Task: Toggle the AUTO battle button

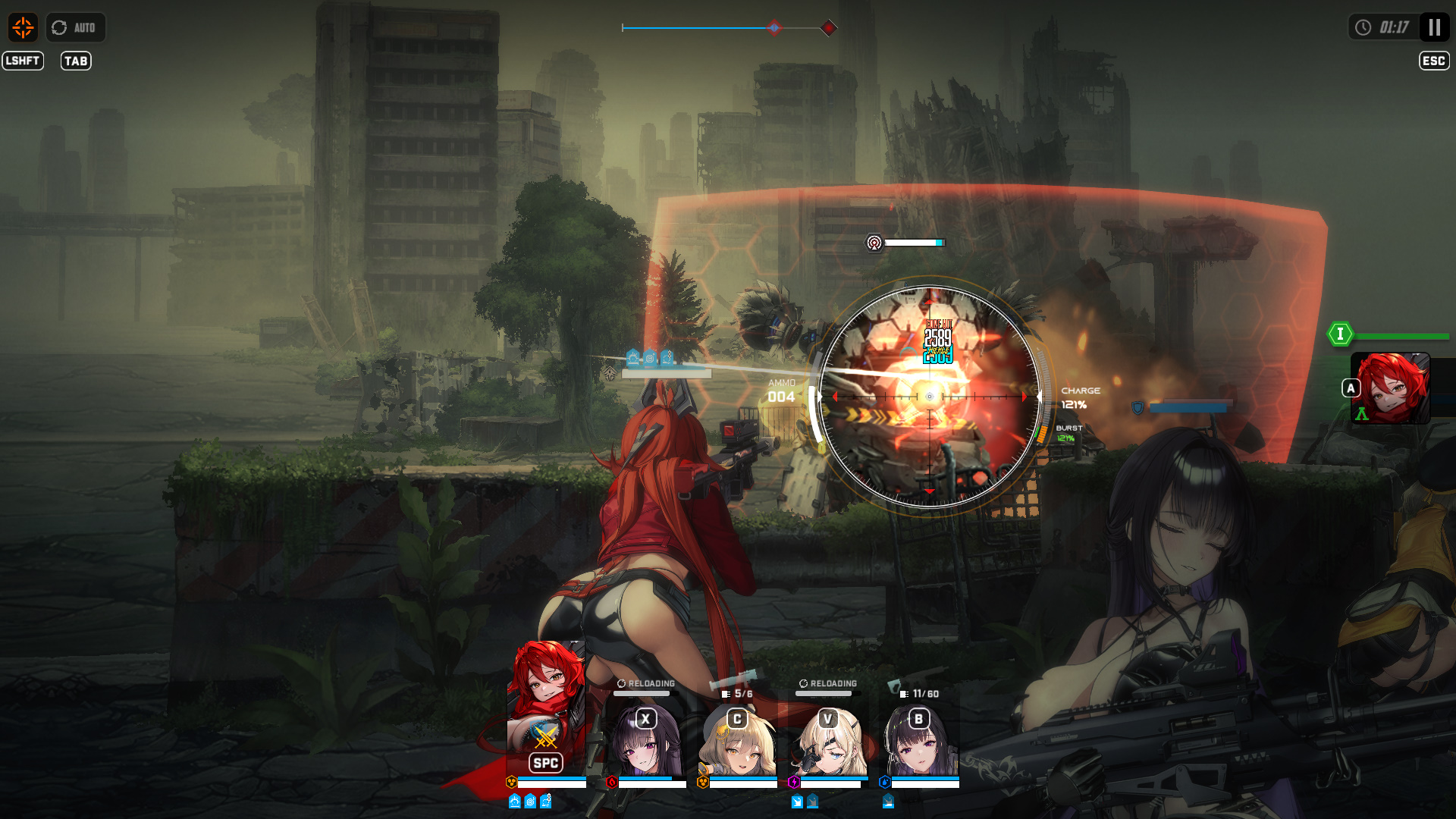Action: 75,28
